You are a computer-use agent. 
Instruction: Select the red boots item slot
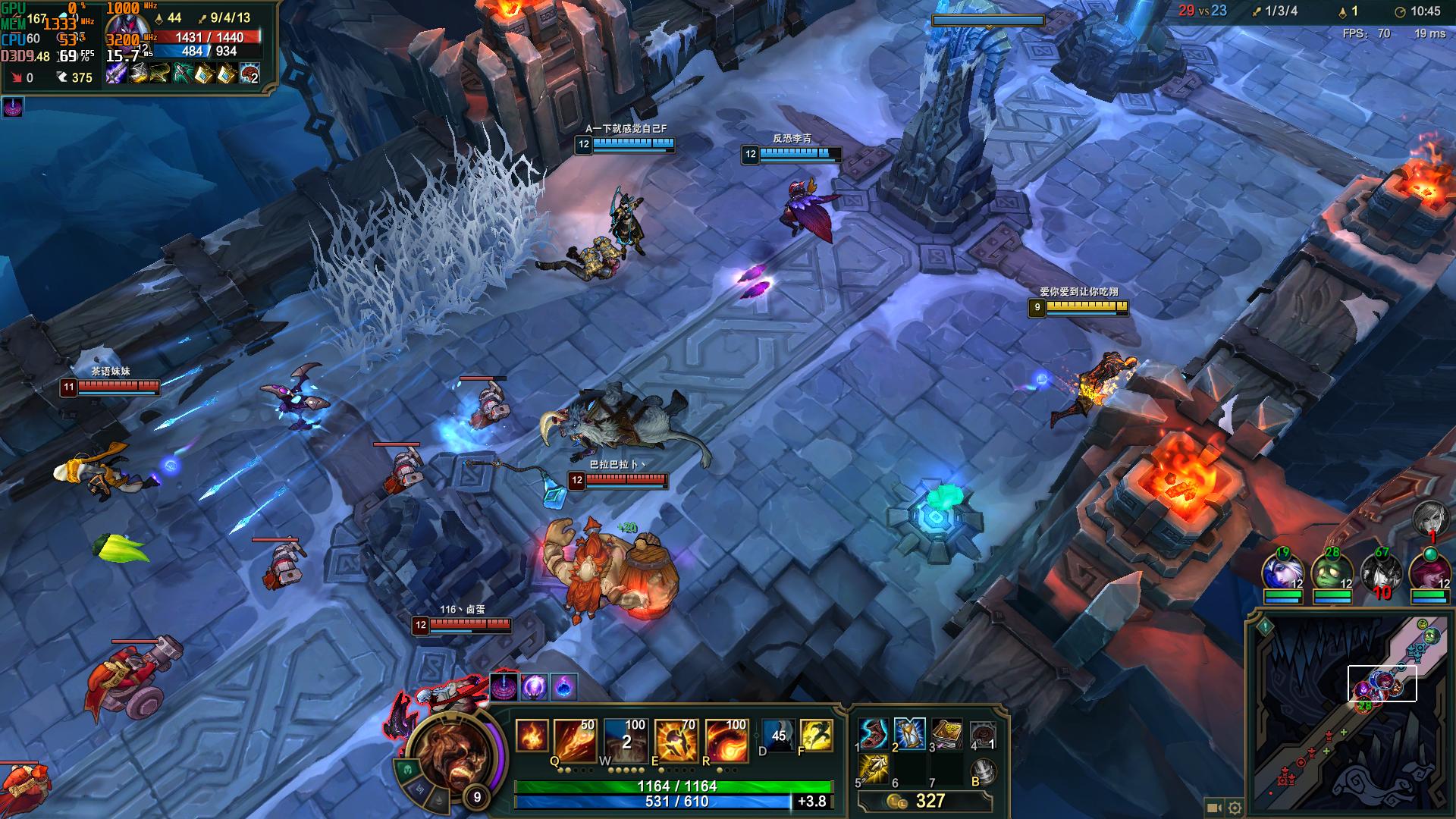point(874,734)
